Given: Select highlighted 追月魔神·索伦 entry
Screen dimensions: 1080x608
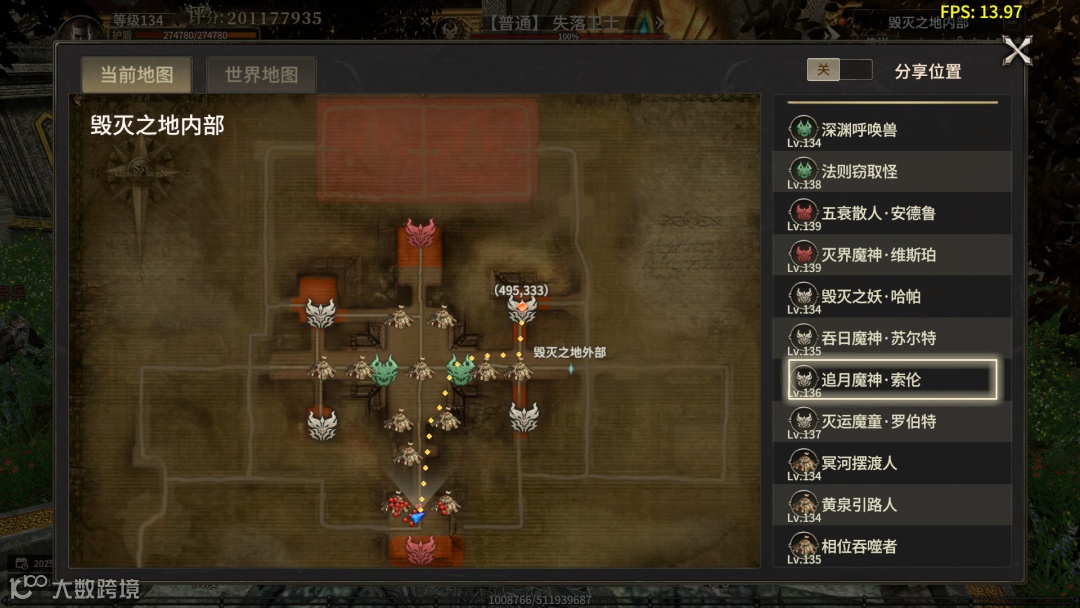Looking at the screenshot, I should point(892,380).
